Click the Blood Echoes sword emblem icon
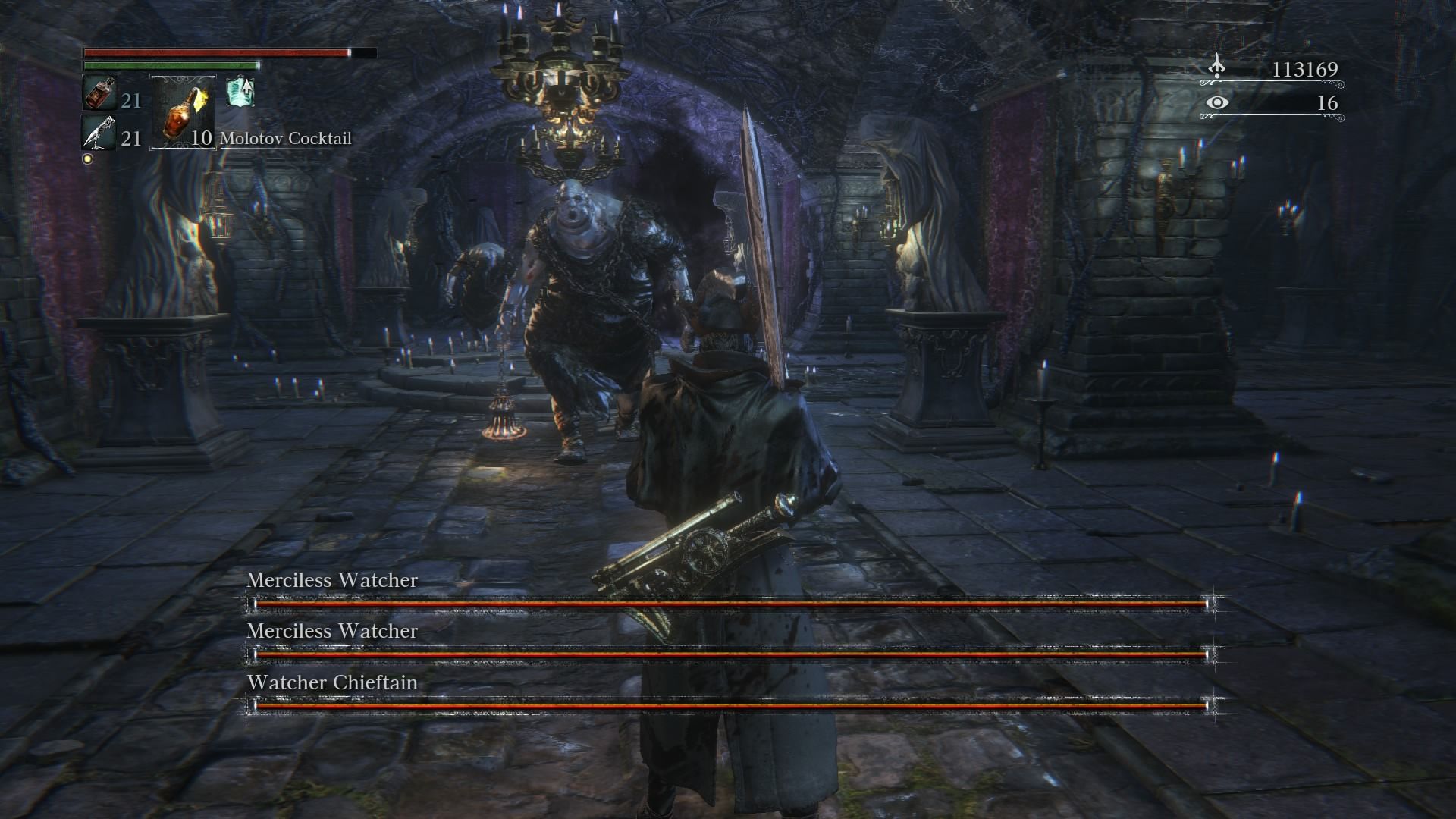Image resolution: width=1456 pixels, height=819 pixels. [1218, 67]
